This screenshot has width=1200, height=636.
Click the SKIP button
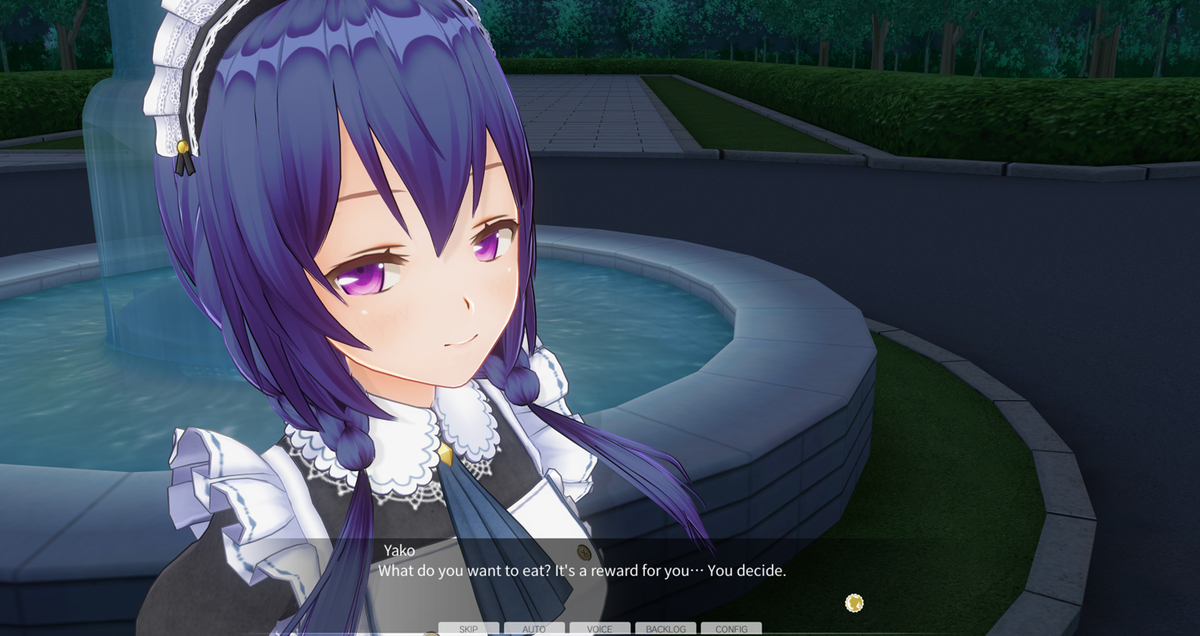click(x=468, y=629)
